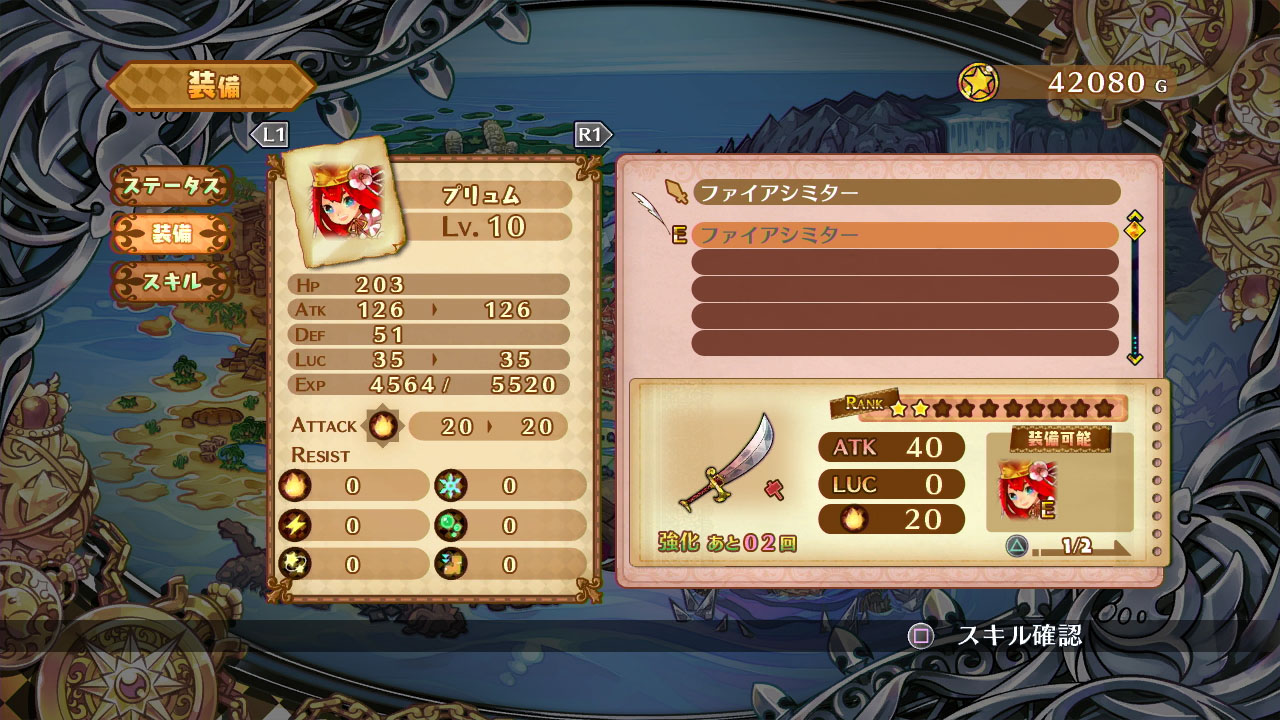Viewport: 1280px width, 720px height.
Task: Open the ステータス (Status) tab
Action: 175,186
